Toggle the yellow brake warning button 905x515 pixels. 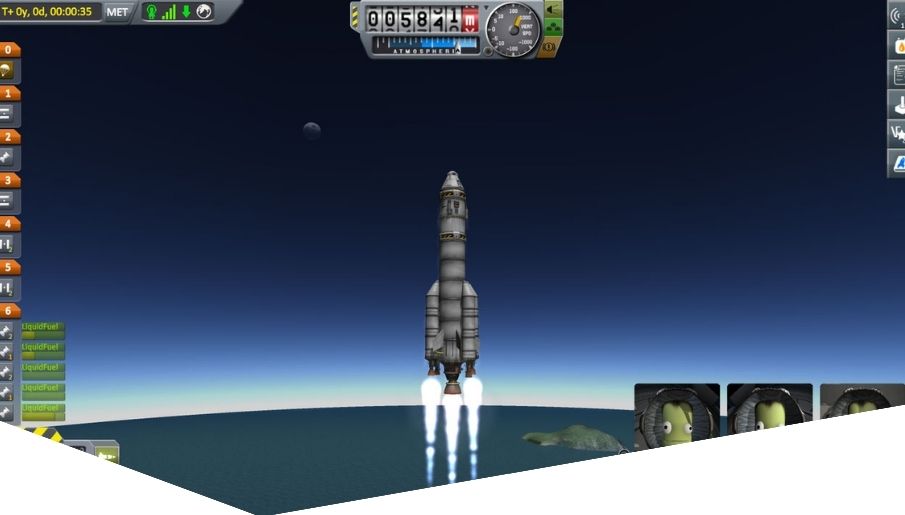[549, 48]
